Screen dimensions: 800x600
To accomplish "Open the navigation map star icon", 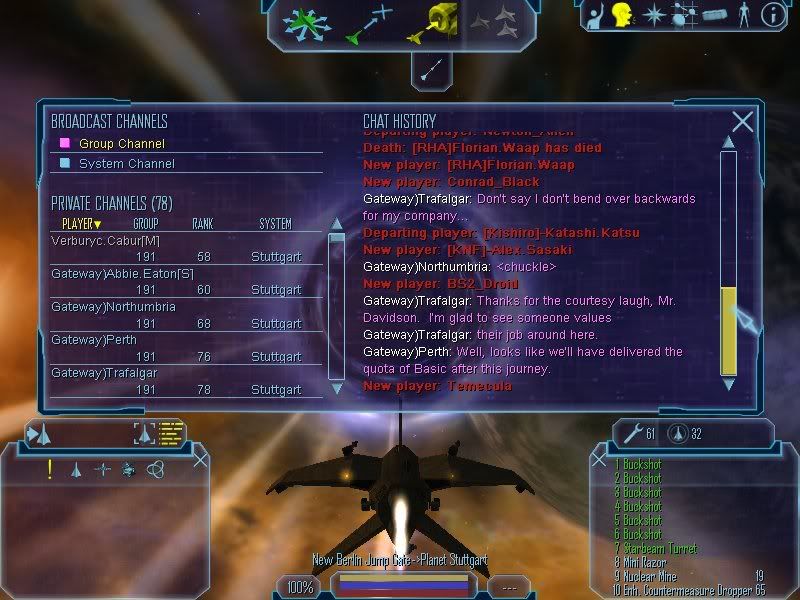I will [653, 15].
